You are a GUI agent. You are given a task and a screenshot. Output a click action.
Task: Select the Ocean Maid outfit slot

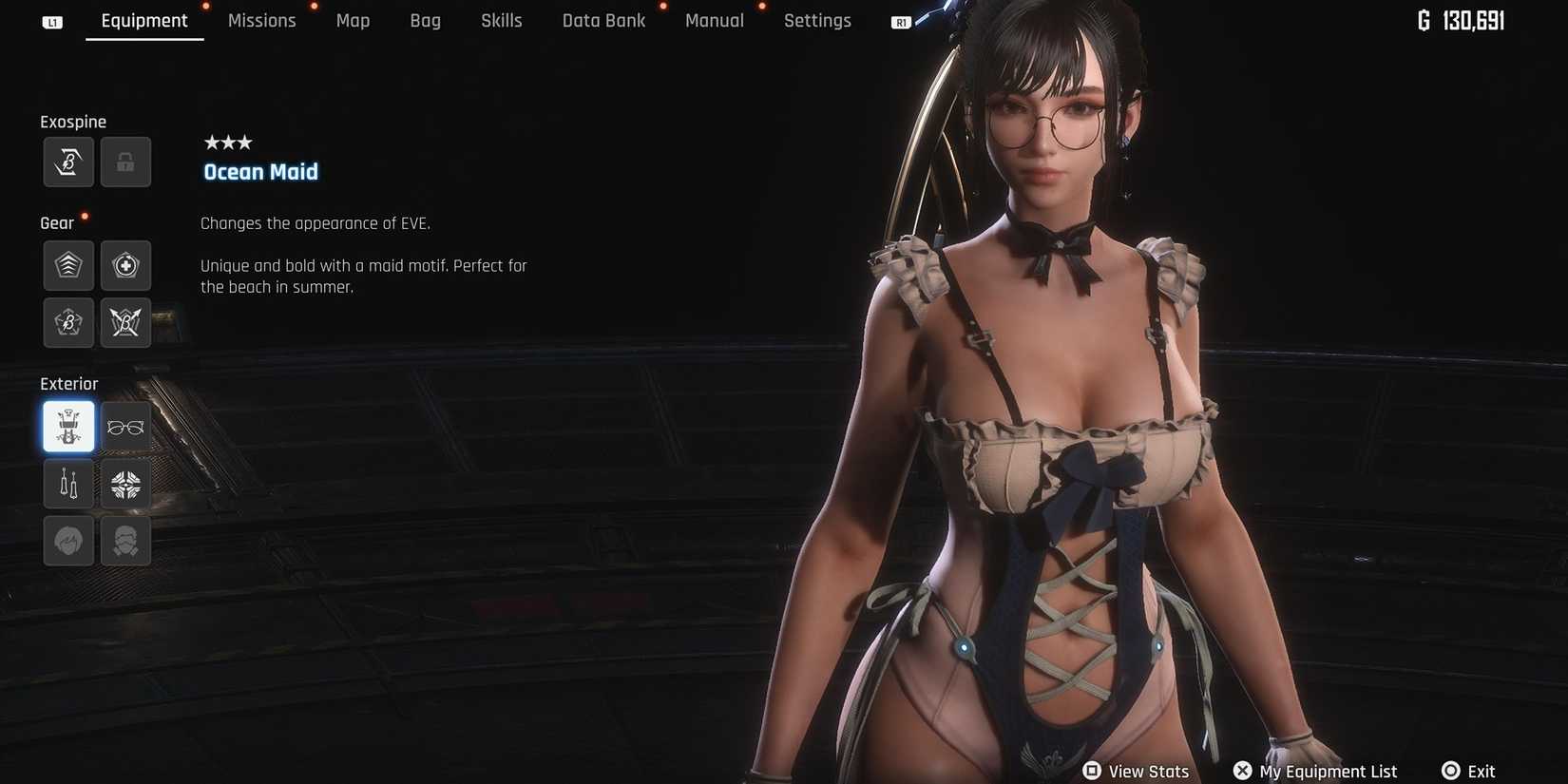(x=68, y=426)
